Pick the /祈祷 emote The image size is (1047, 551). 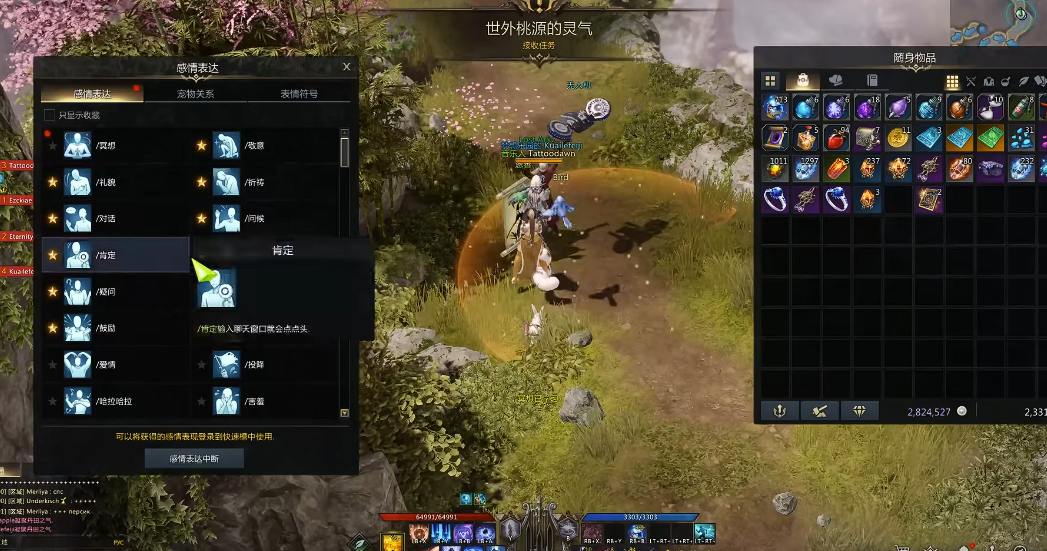coord(255,182)
